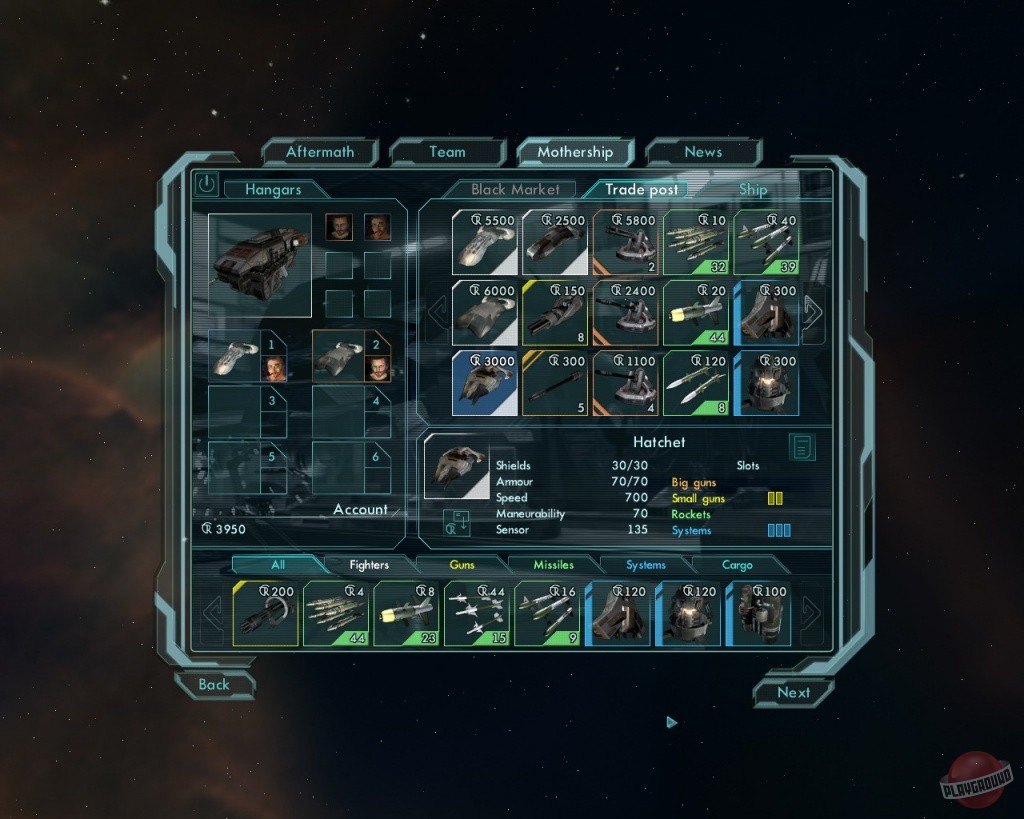Viewport: 1024px width, 819px height.
Task: Pick the 200 credit gun in inventory
Action: (265, 613)
